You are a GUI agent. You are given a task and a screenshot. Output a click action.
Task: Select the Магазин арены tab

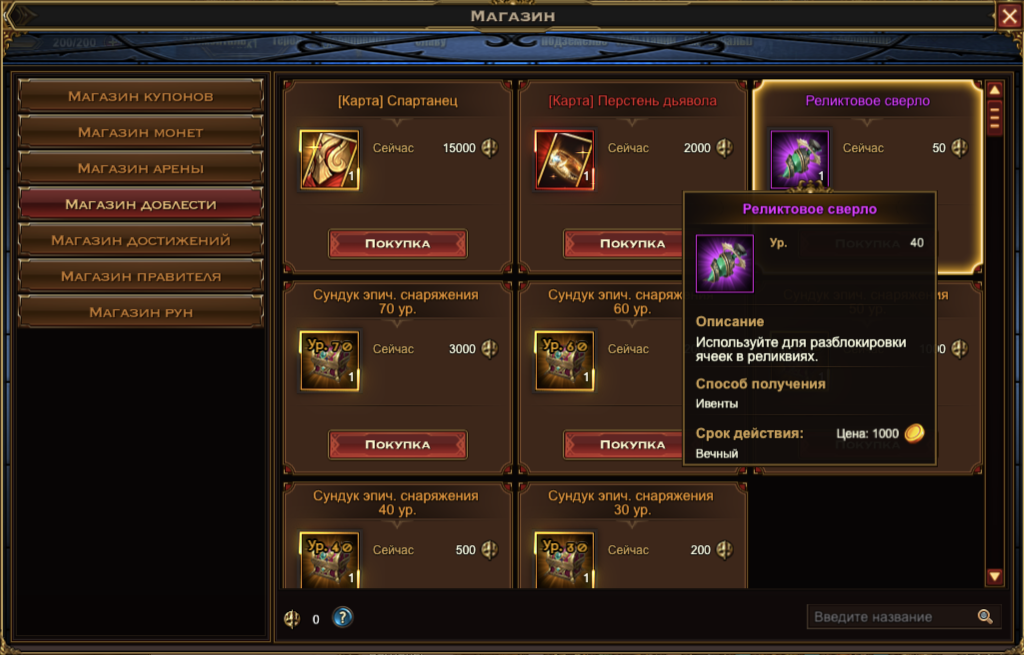(x=141, y=168)
